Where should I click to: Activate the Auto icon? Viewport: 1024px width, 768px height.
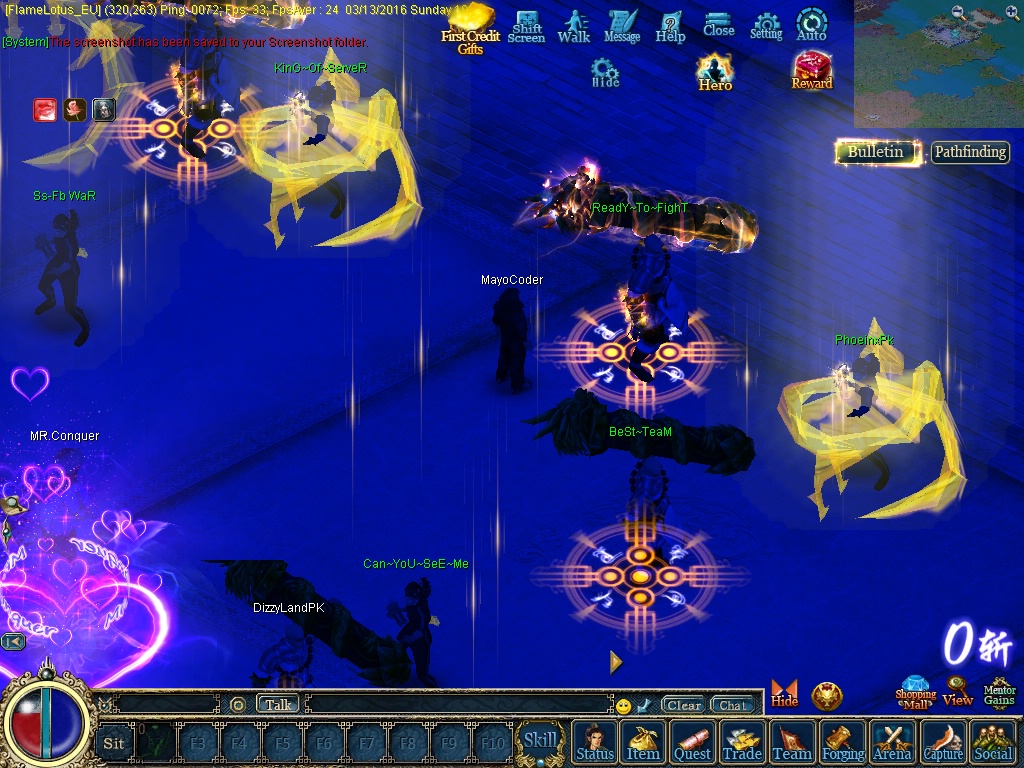811,25
